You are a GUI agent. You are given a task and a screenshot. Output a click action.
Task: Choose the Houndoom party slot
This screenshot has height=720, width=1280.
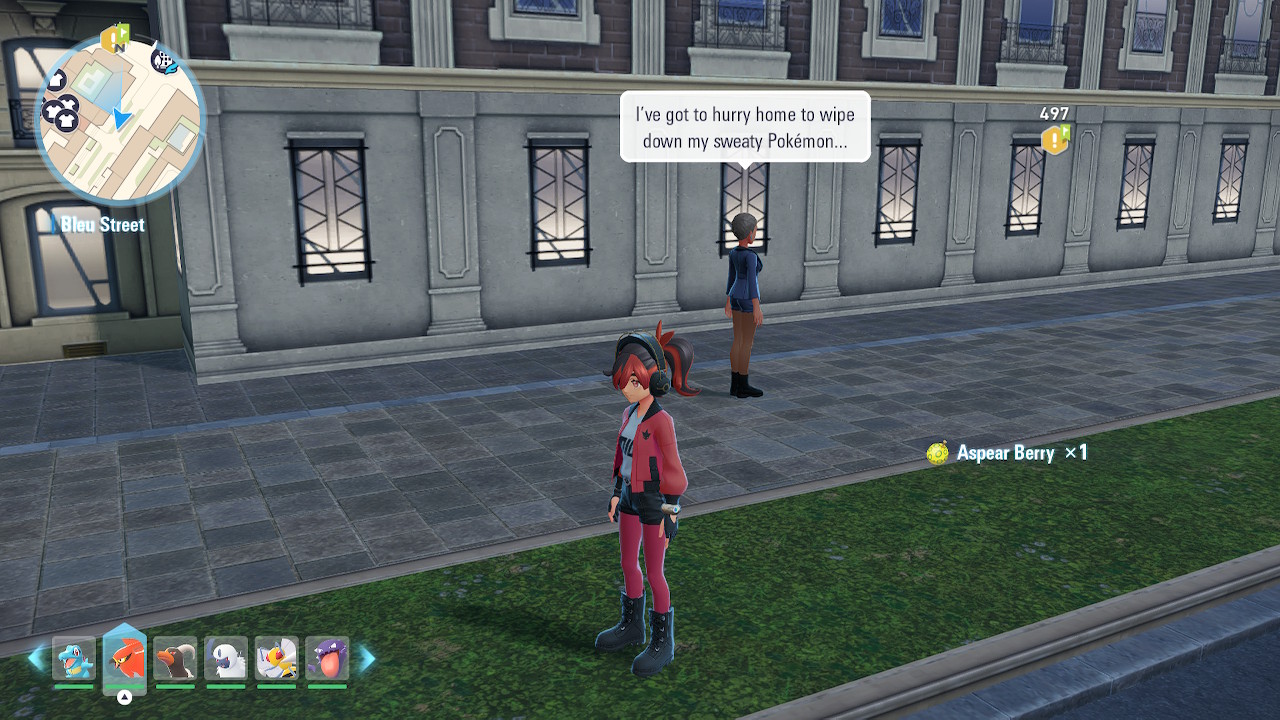(x=176, y=659)
